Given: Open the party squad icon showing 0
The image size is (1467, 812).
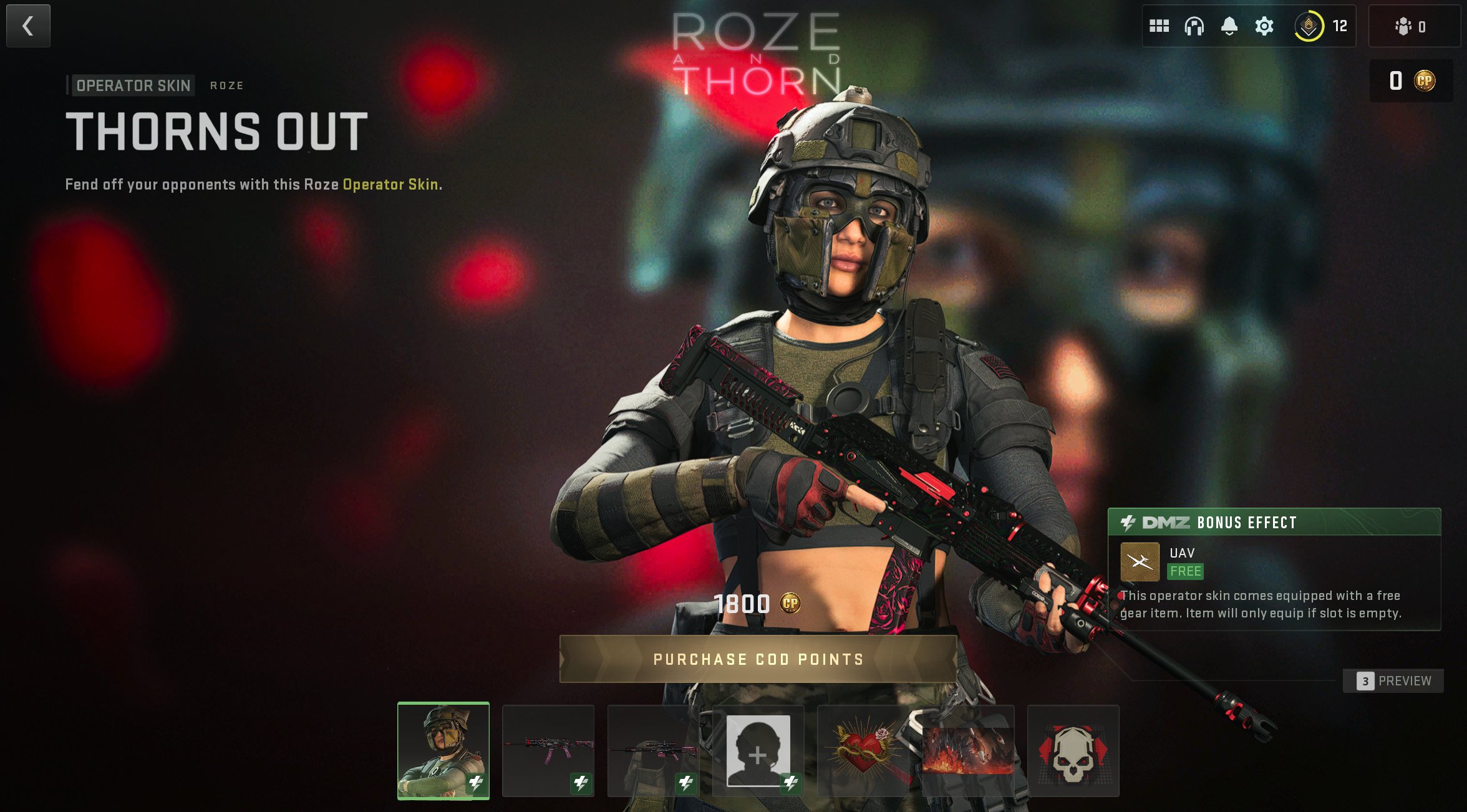Looking at the screenshot, I should point(1403,27).
